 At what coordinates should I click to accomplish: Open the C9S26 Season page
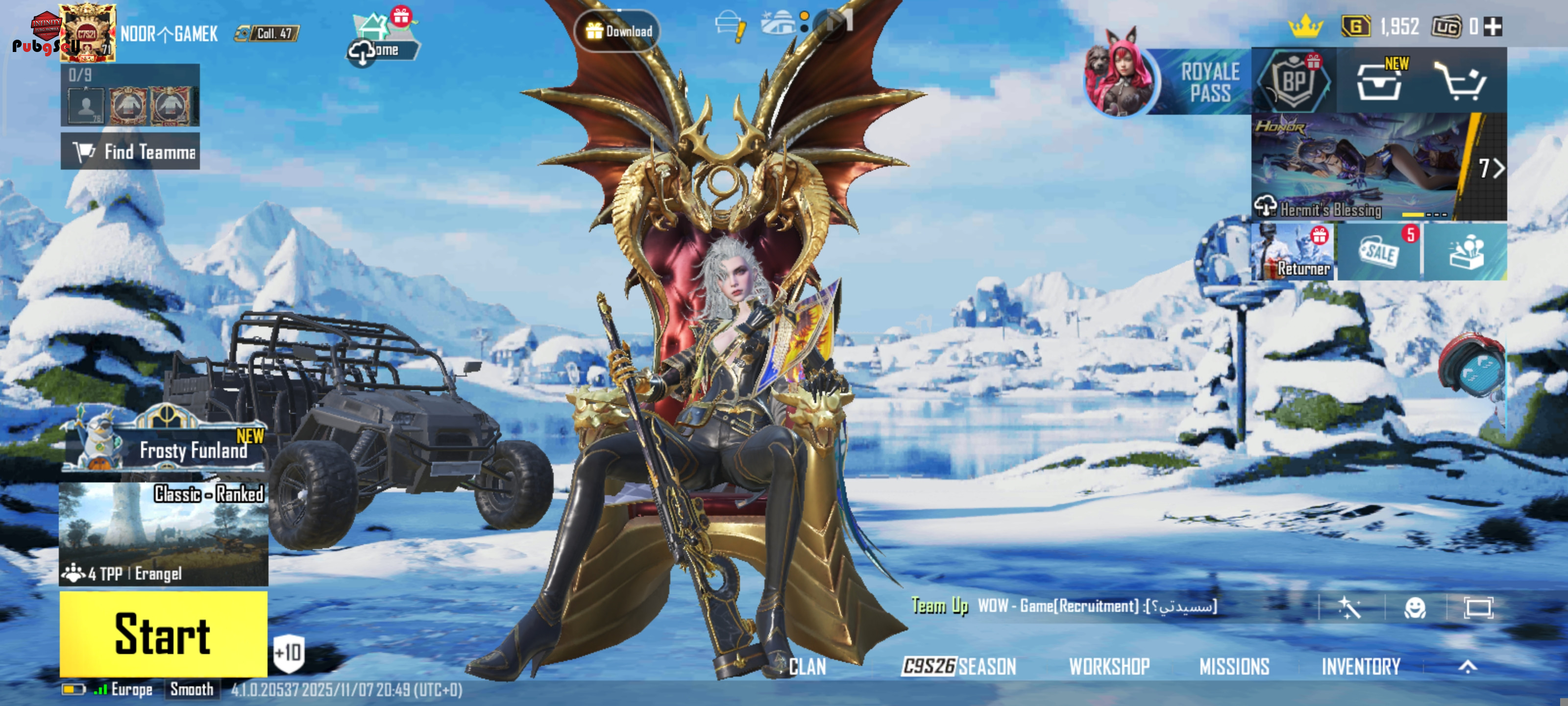(959, 666)
